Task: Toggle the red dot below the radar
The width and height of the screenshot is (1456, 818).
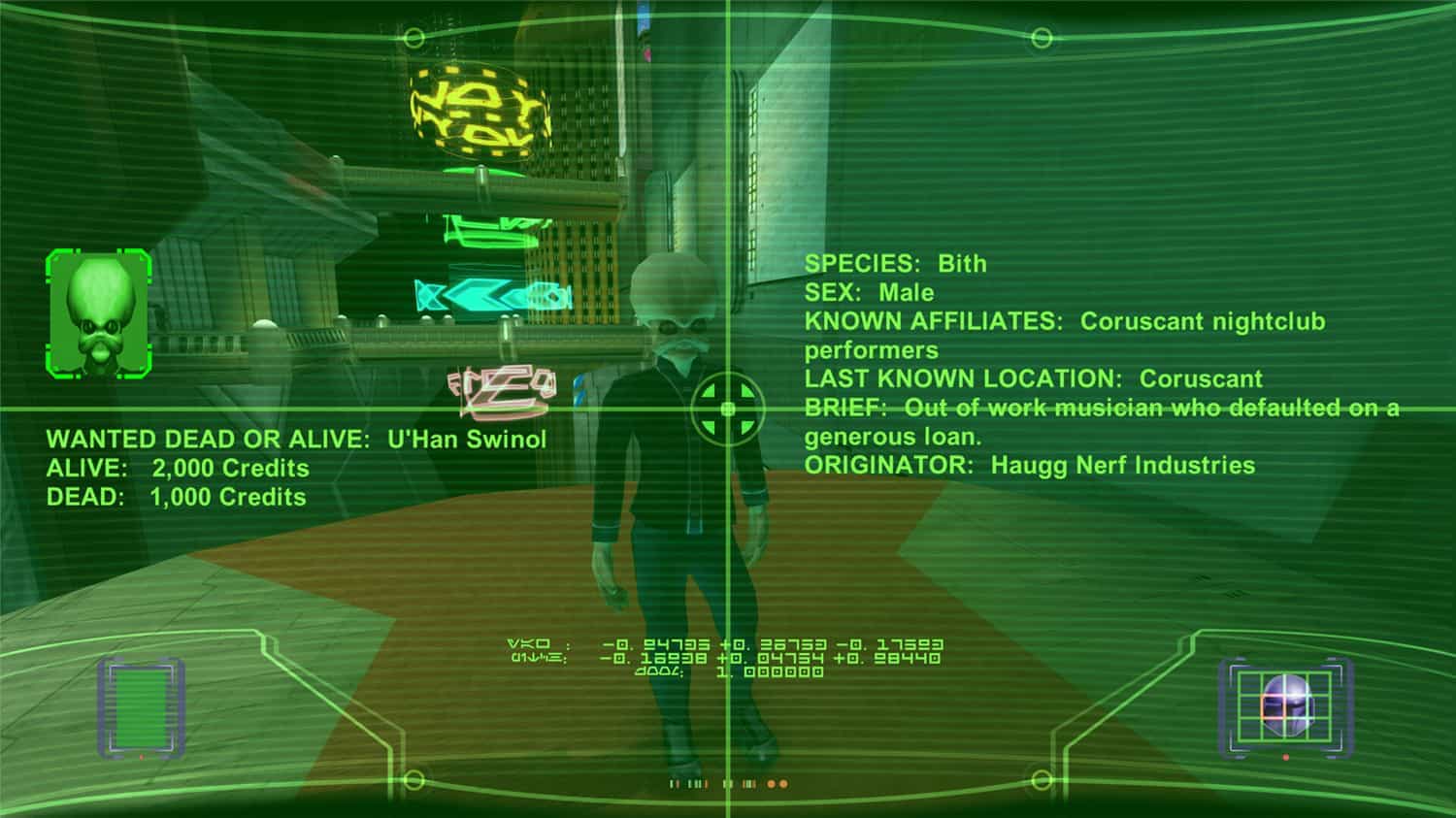Action: pos(1285,757)
